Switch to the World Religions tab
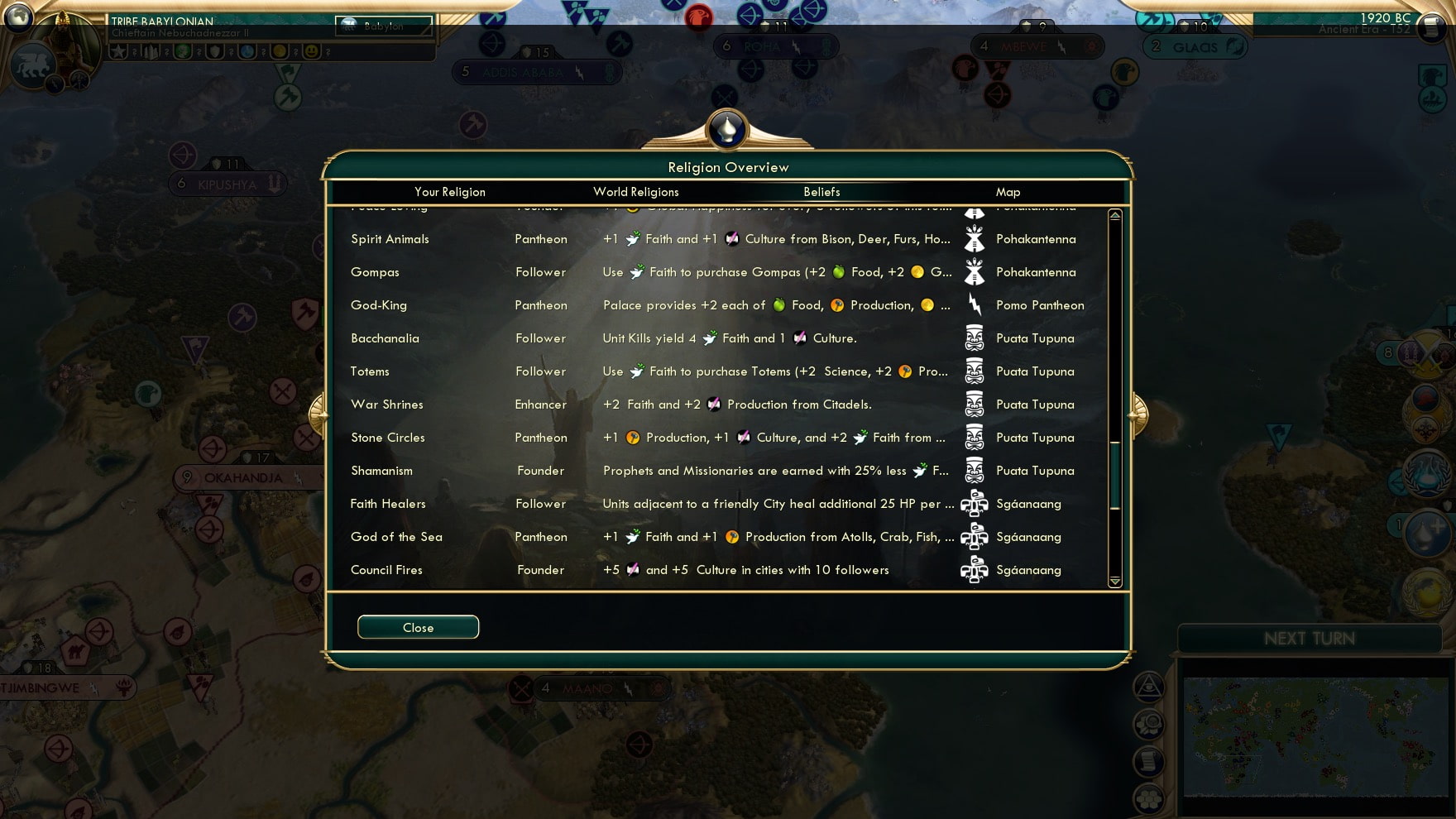The width and height of the screenshot is (1456, 819). [x=635, y=191]
